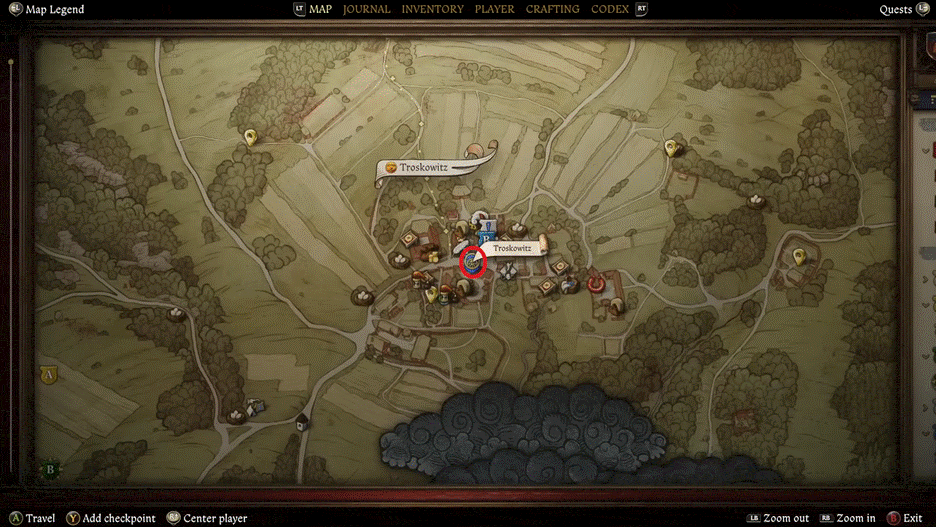Viewport: 936px width, 527px height.
Task: Exit the map screen
Action: pyautogui.click(x=911, y=518)
